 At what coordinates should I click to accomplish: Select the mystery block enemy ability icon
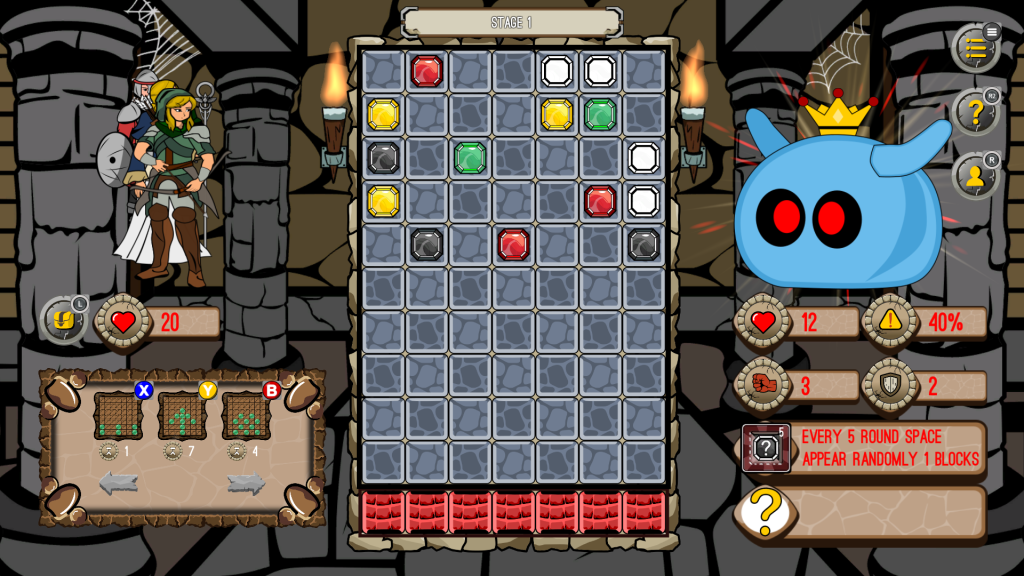[766, 448]
